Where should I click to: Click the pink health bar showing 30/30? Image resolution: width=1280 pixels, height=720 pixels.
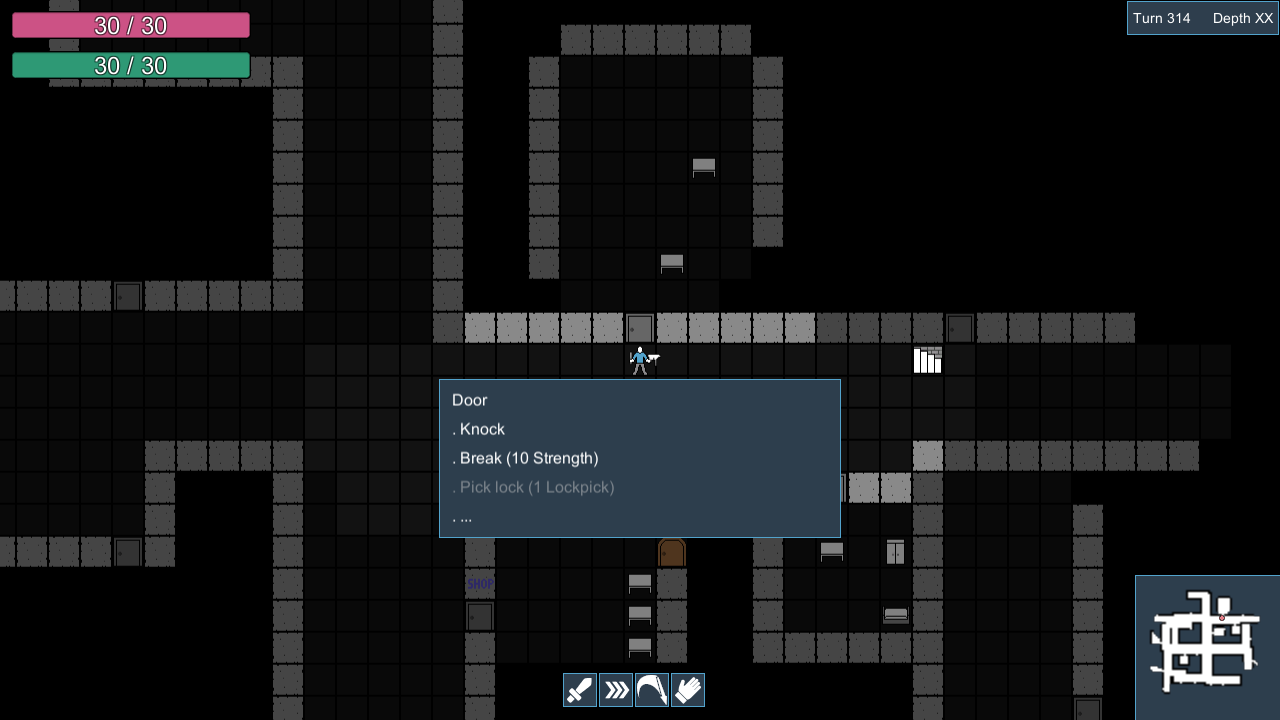(130, 24)
